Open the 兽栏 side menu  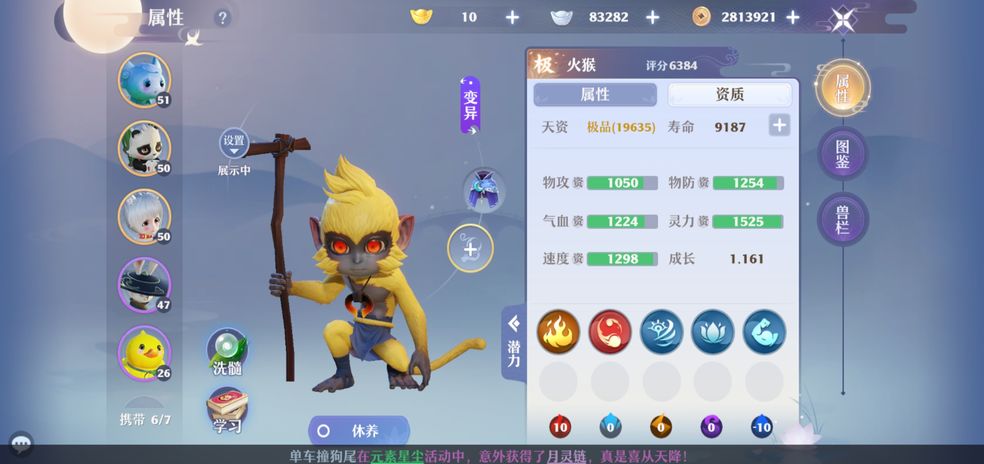click(842, 218)
